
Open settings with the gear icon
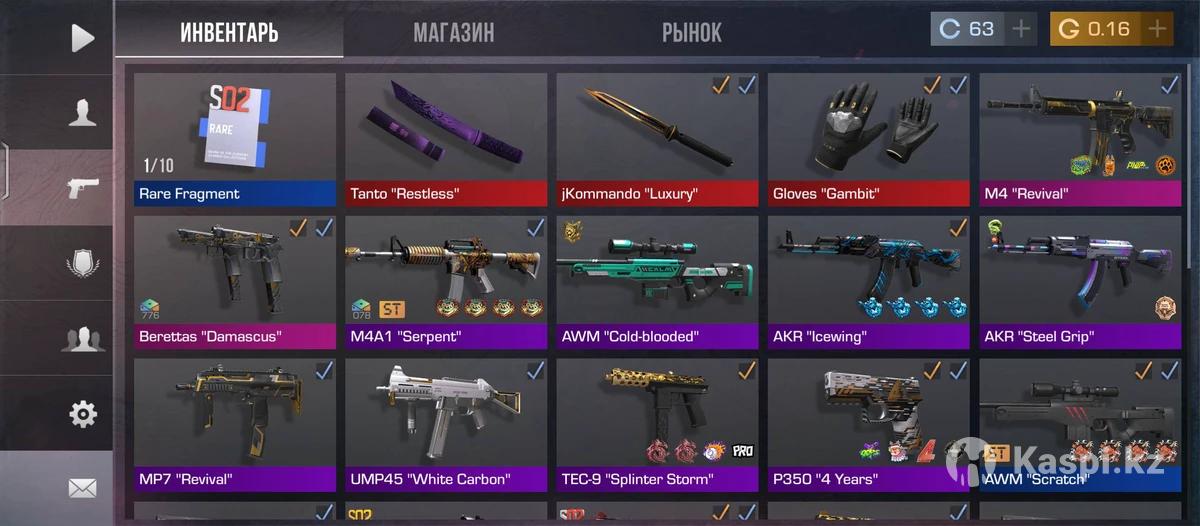tap(82, 413)
